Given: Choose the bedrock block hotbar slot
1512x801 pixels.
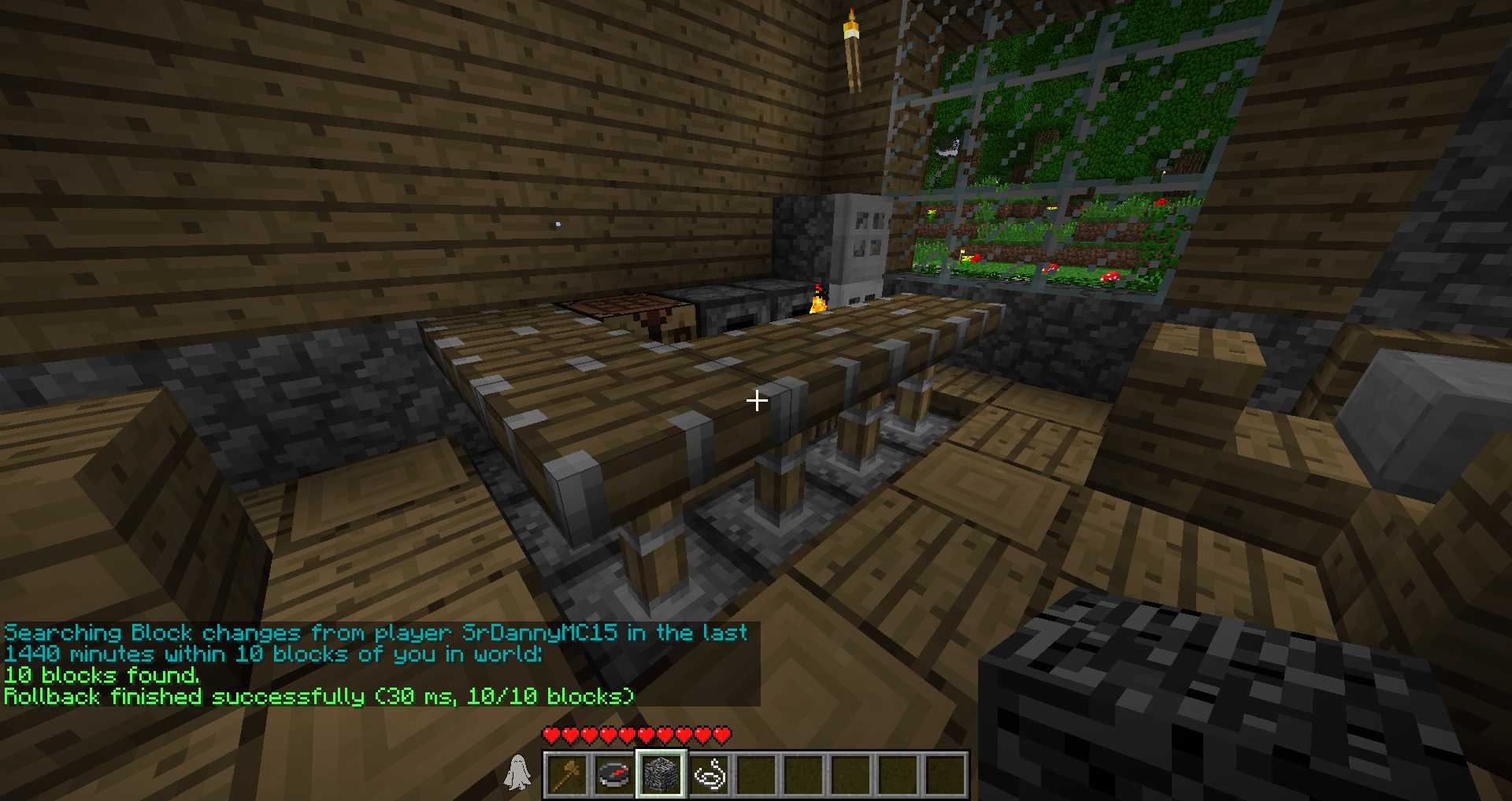Looking at the screenshot, I should coord(661,774).
